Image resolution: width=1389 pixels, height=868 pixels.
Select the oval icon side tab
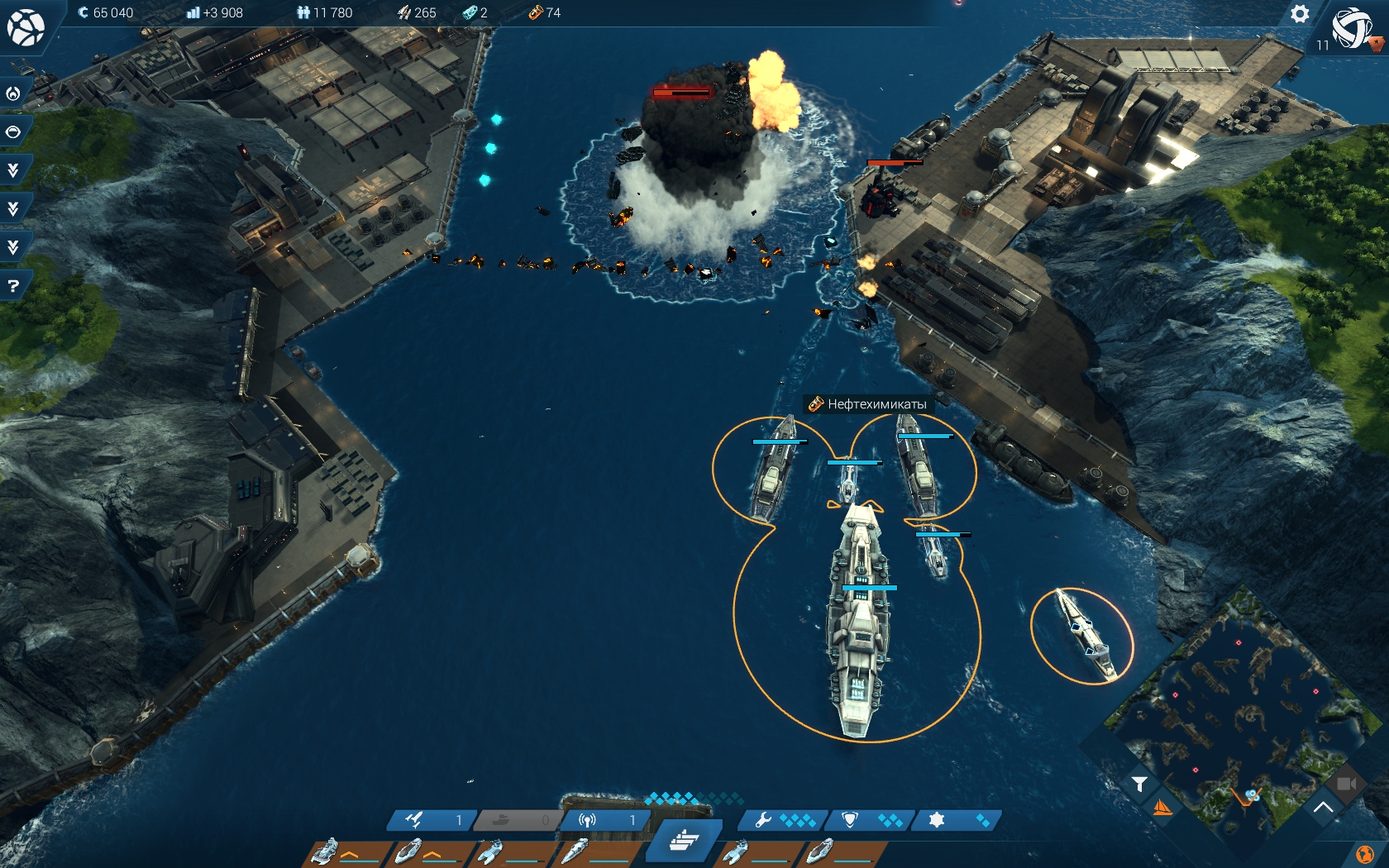pyautogui.click(x=13, y=132)
